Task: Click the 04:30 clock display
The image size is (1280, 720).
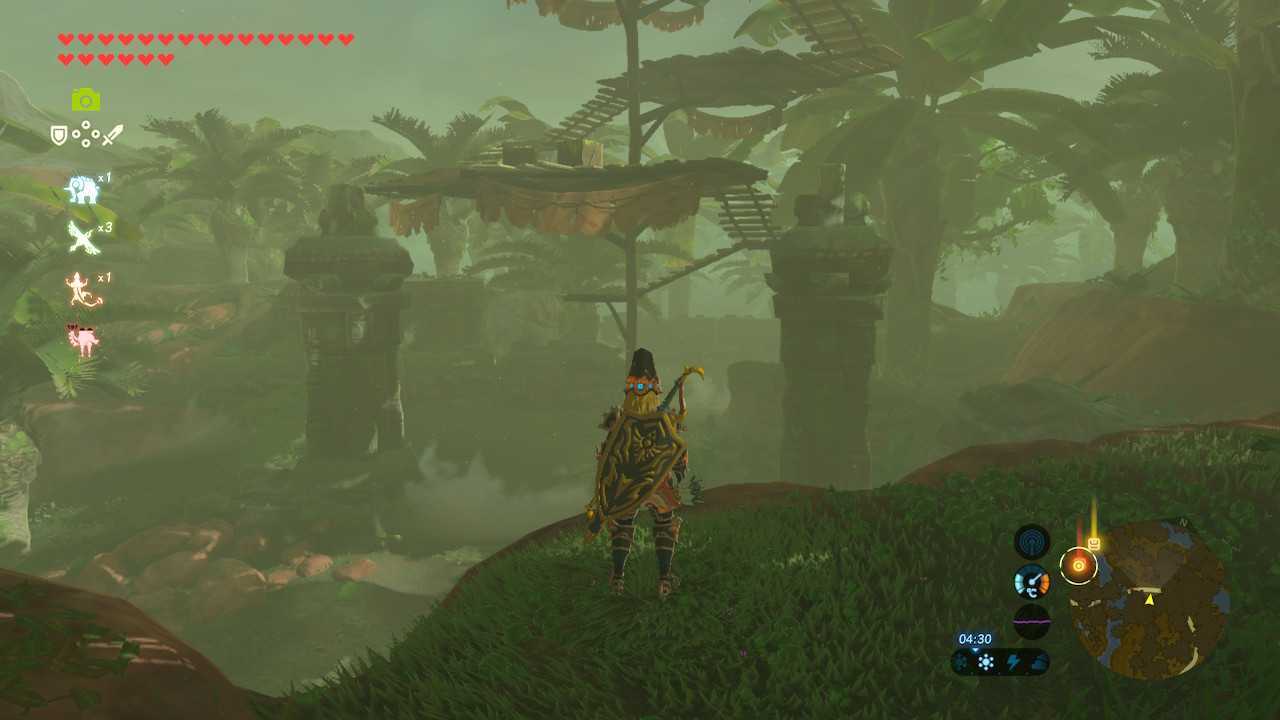Action: [975, 638]
